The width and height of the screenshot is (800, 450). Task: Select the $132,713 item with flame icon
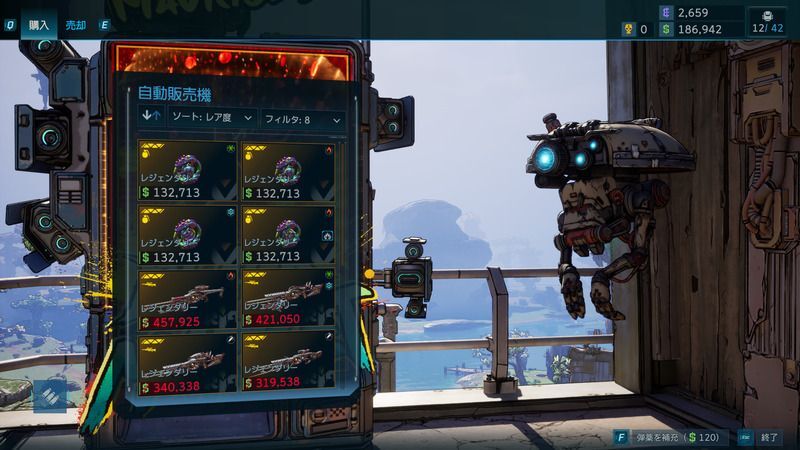coord(288,172)
